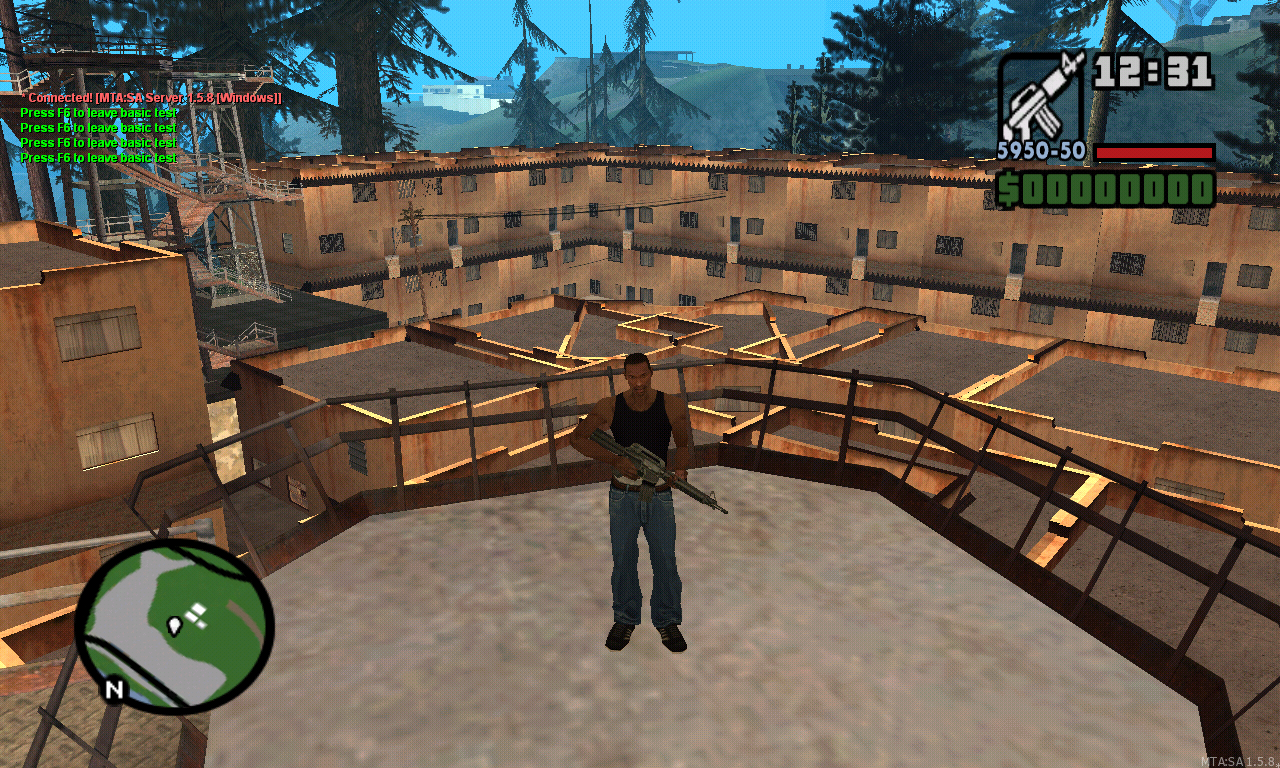Select the north indicator on the minimap
This screenshot has height=768, width=1280.
click(x=112, y=690)
